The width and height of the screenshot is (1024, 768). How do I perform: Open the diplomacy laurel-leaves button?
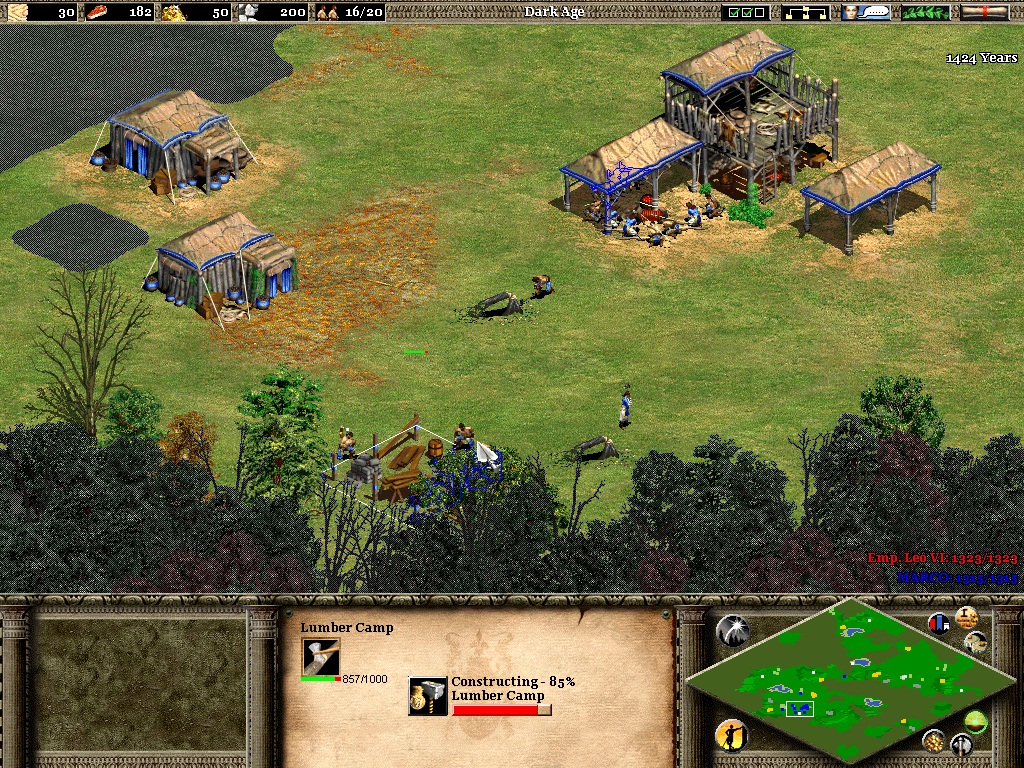click(925, 12)
